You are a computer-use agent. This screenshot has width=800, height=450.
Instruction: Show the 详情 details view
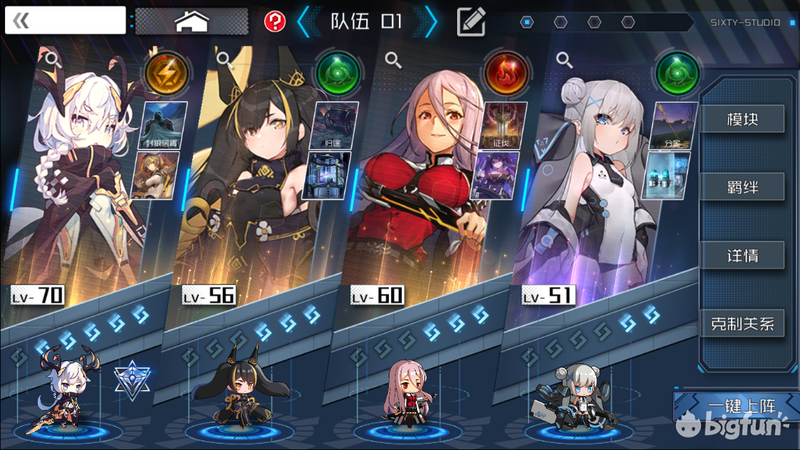pyautogui.click(x=741, y=255)
